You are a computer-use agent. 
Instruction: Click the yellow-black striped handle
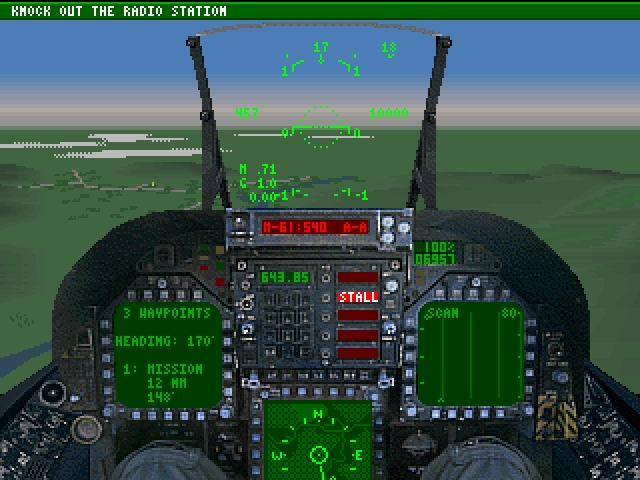553,413
